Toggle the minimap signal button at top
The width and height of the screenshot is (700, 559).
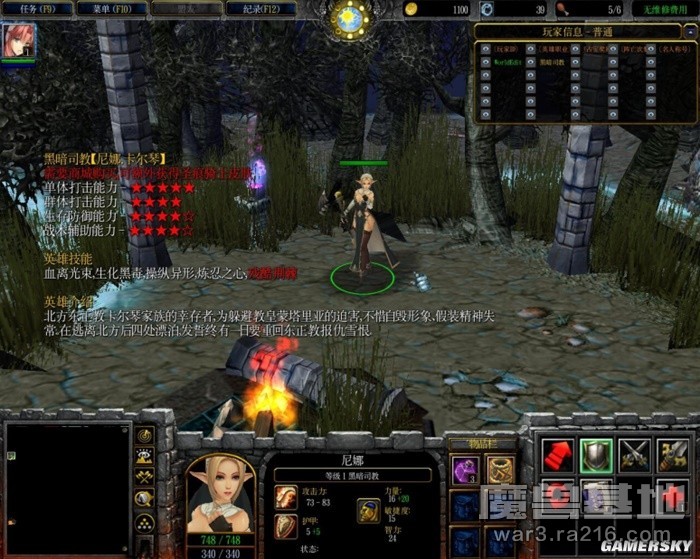click(x=146, y=436)
